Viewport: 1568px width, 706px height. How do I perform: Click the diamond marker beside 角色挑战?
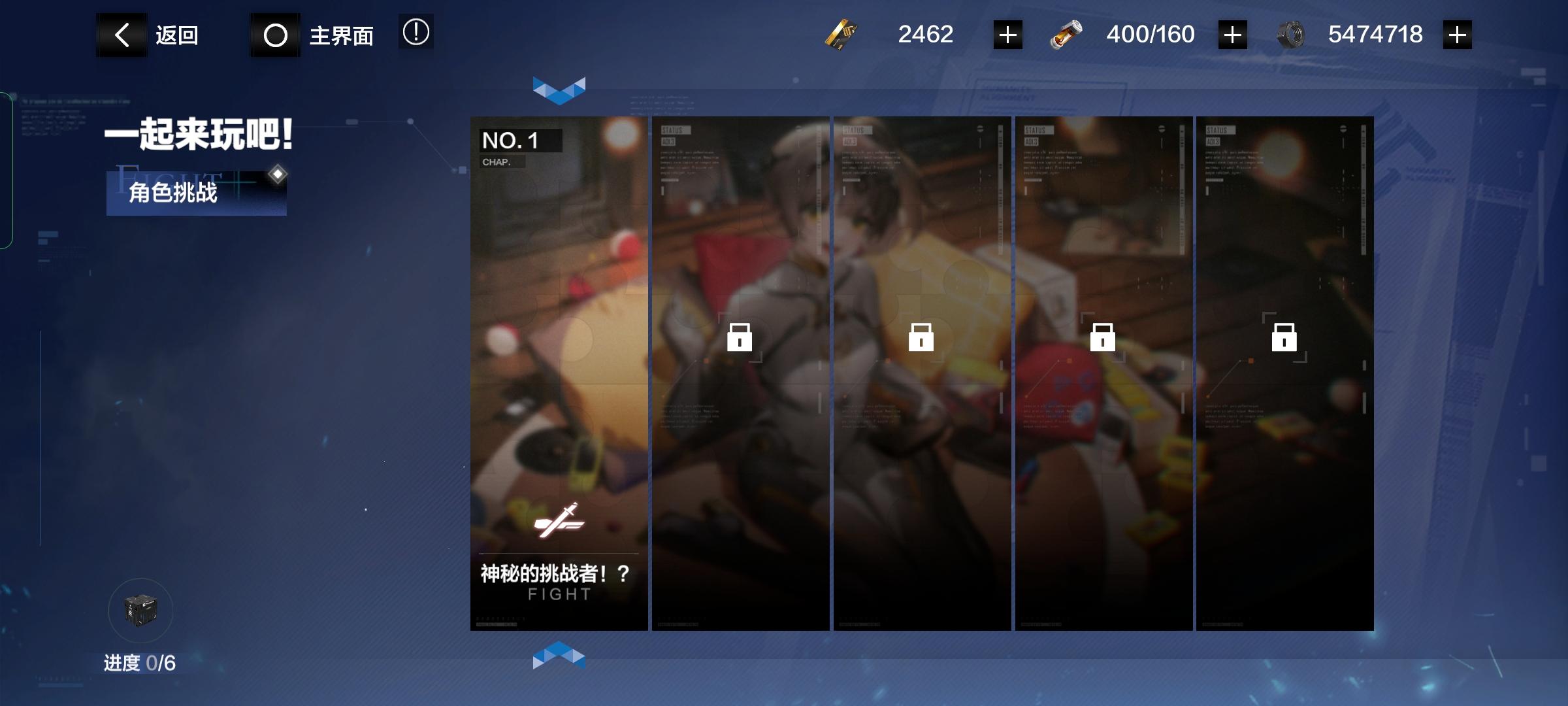tap(278, 173)
